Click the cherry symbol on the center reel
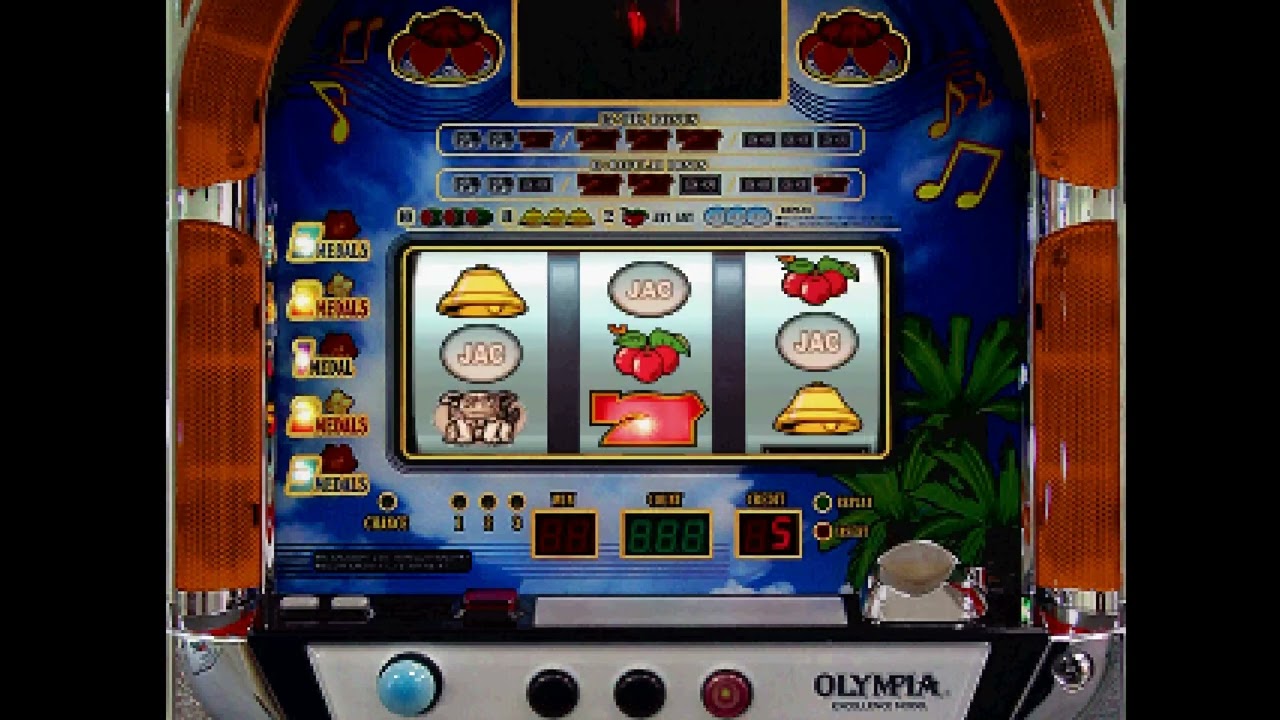 pos(648,353)
